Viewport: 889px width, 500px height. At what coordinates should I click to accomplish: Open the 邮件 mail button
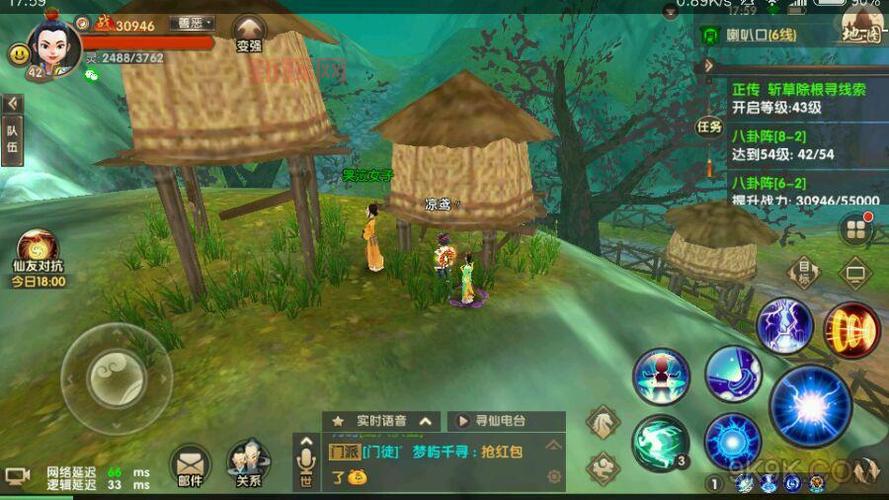189,466
